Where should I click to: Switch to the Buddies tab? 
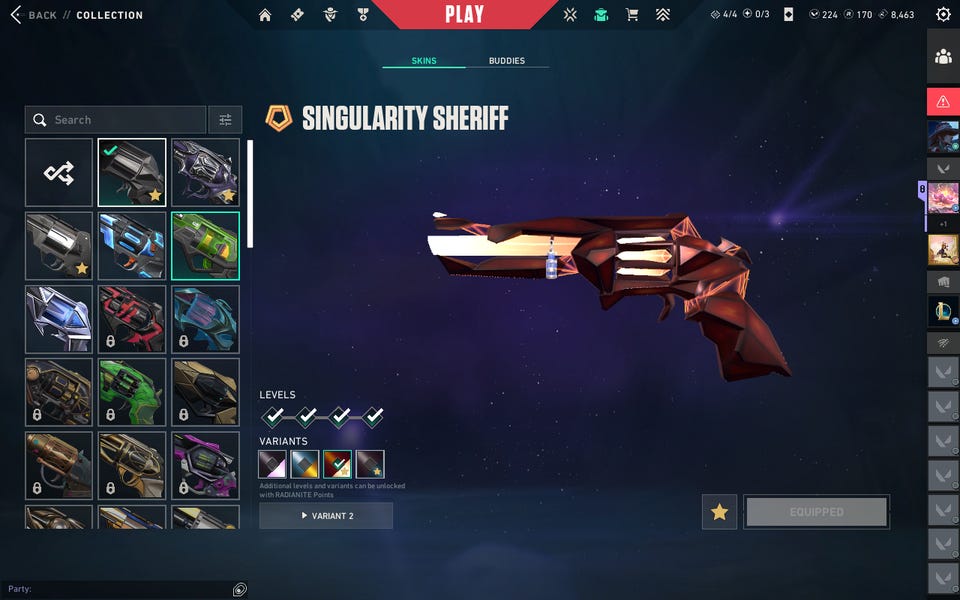click(507, 61)
